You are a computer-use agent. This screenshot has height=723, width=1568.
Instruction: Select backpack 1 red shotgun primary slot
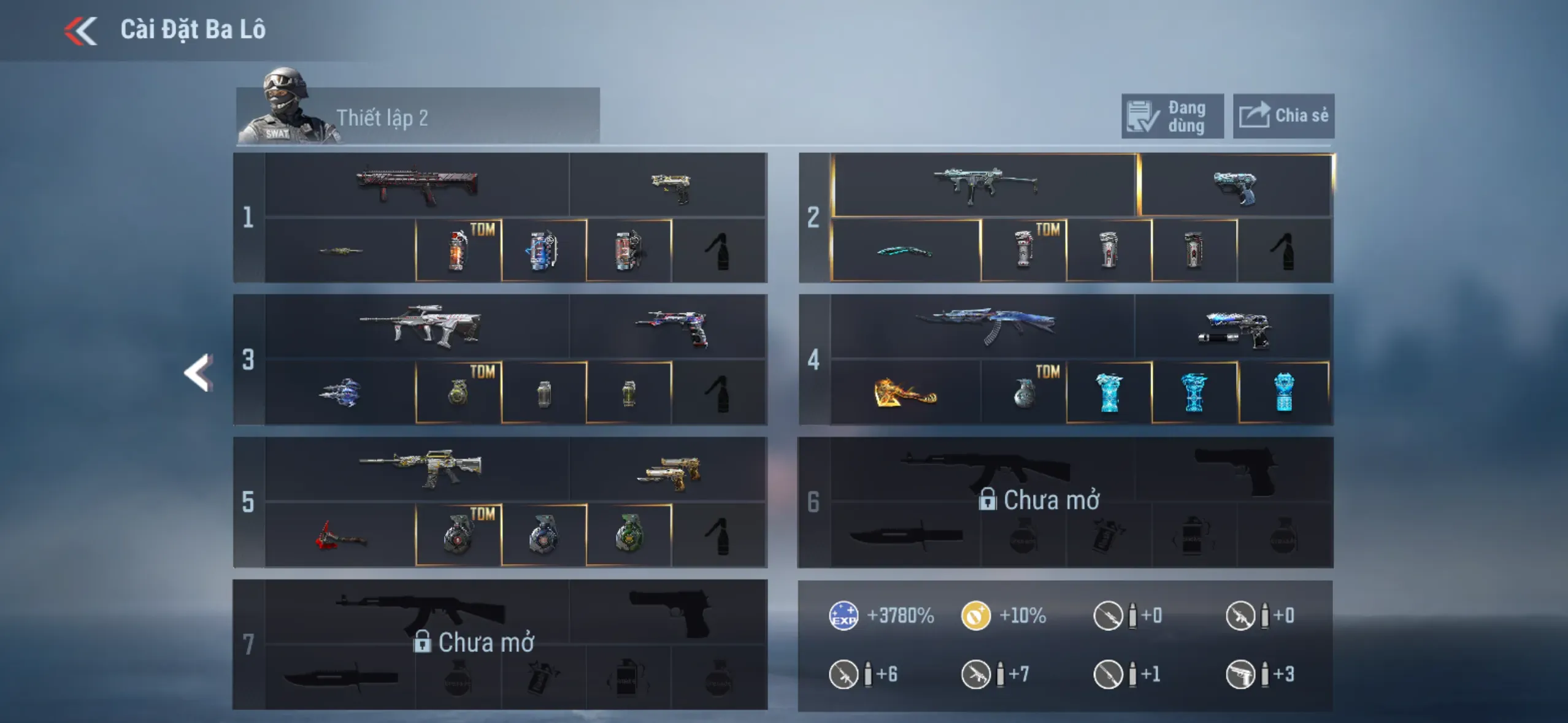[417, 185]
